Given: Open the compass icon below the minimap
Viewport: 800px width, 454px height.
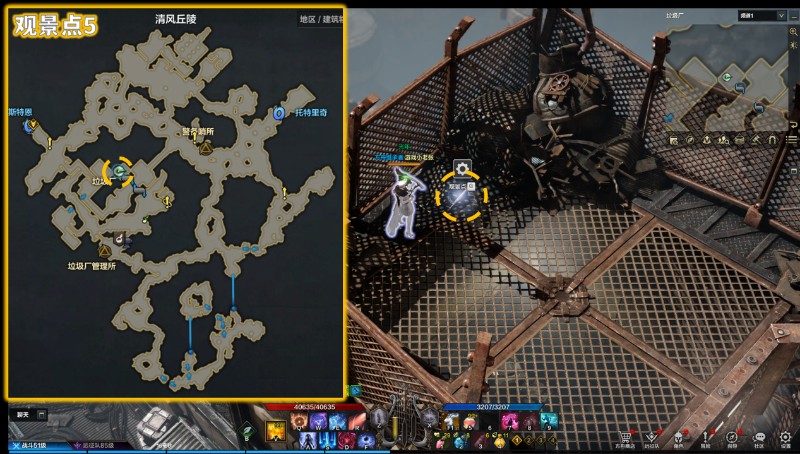Looking at the screenshot, I should point(690,139).
